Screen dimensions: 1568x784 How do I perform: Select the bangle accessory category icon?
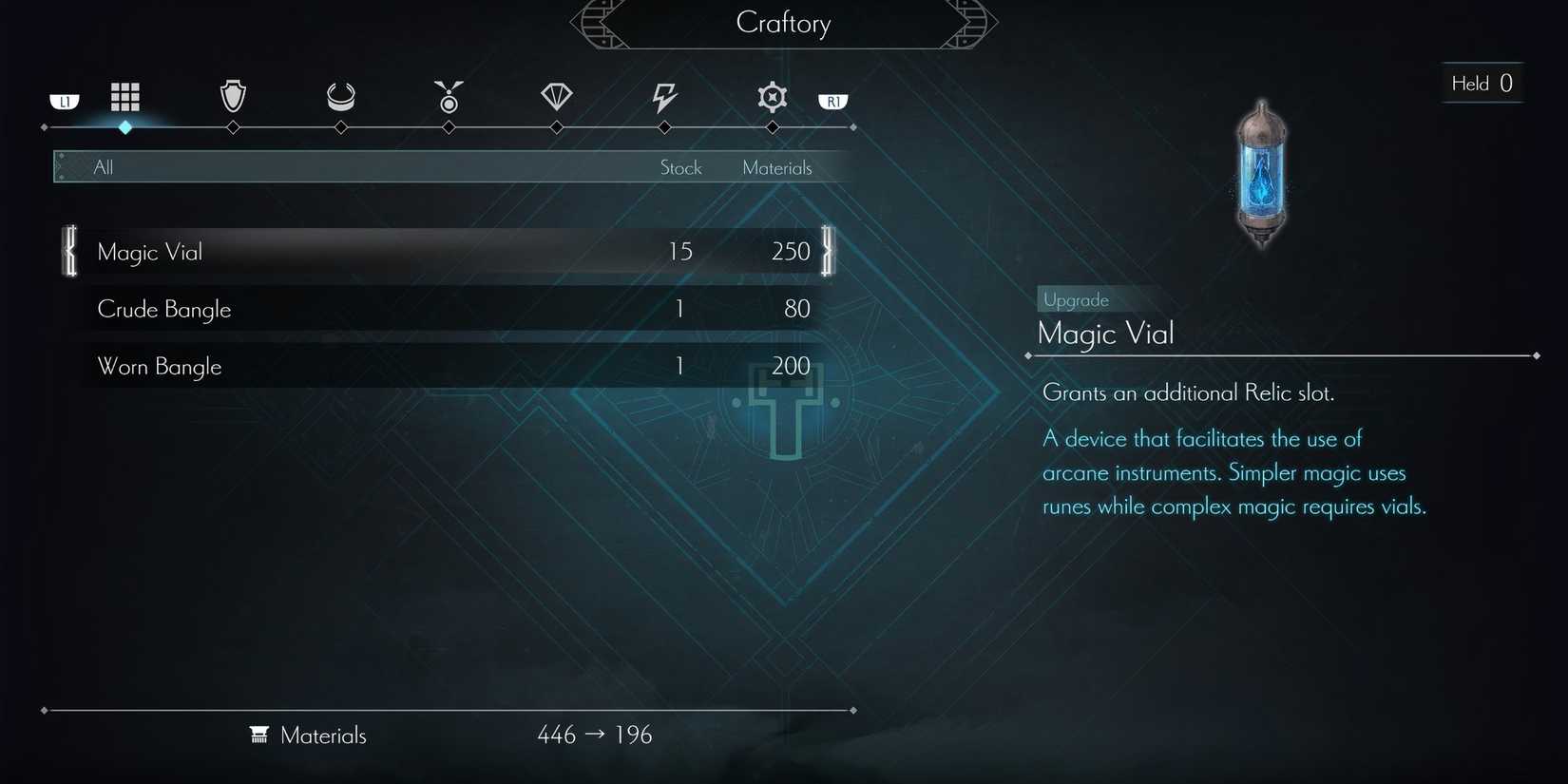click(x=339, y=96)
